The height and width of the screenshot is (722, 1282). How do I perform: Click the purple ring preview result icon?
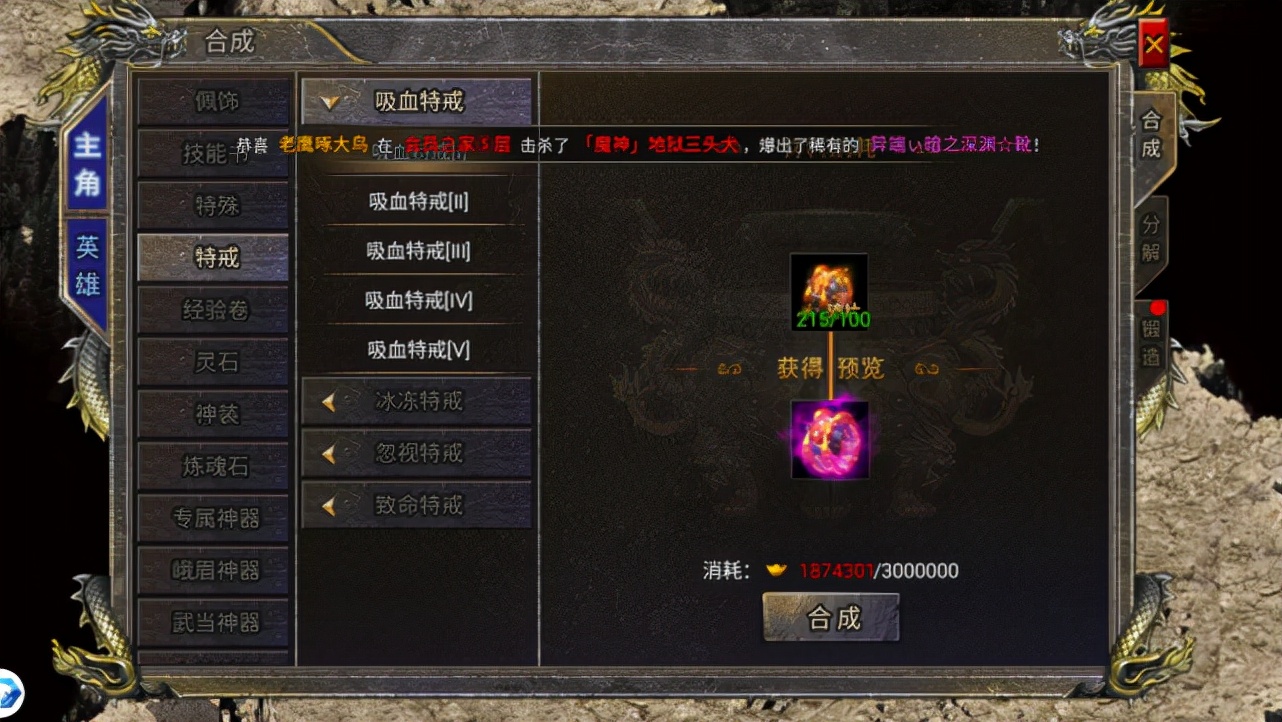pyautogui.click(x=829, y=440)
